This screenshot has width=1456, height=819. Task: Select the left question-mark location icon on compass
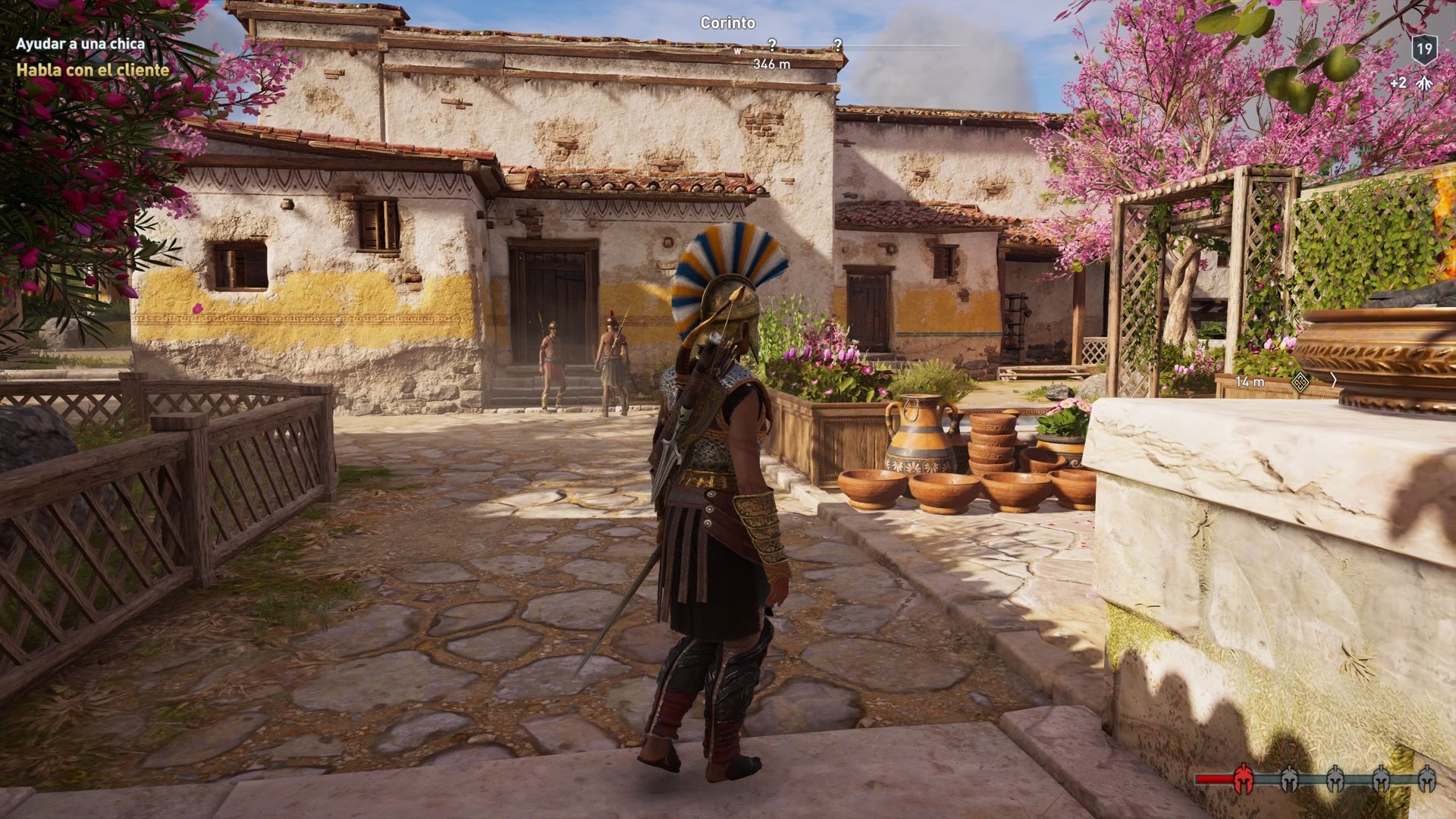(772, 45)
